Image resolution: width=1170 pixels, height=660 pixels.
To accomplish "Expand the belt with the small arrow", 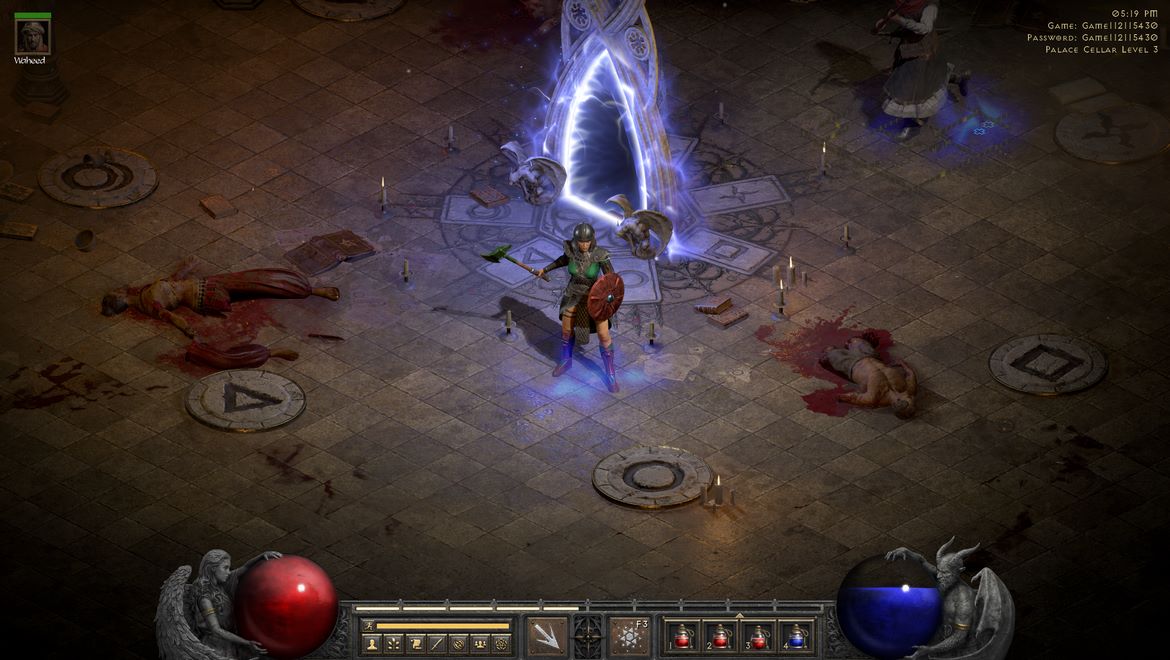I will 739,615.
